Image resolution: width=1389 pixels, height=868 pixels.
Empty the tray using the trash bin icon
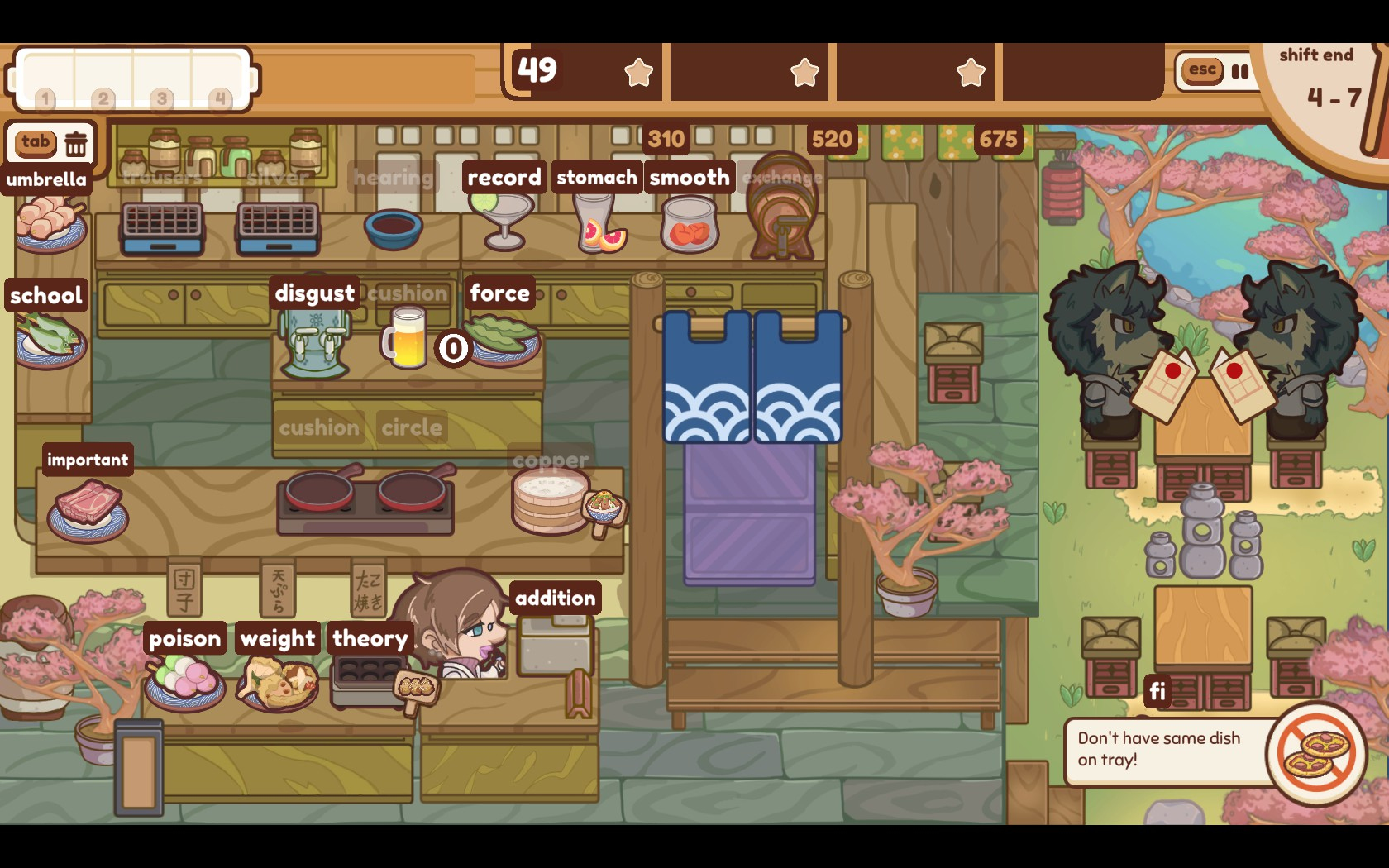coord(76,144)
